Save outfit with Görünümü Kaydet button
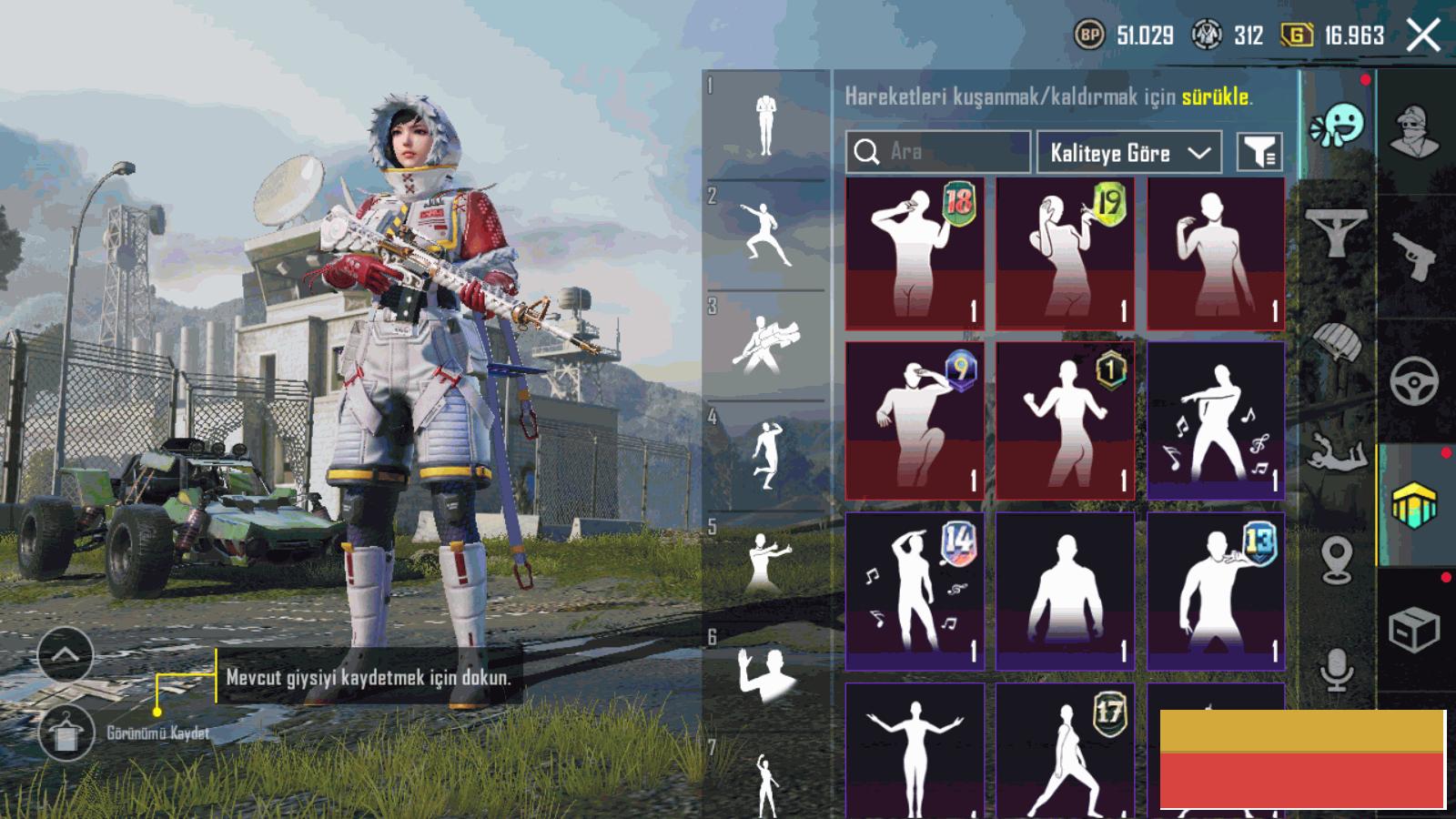The height and width of the screenshot is (819, 1456). coord(66,733)
